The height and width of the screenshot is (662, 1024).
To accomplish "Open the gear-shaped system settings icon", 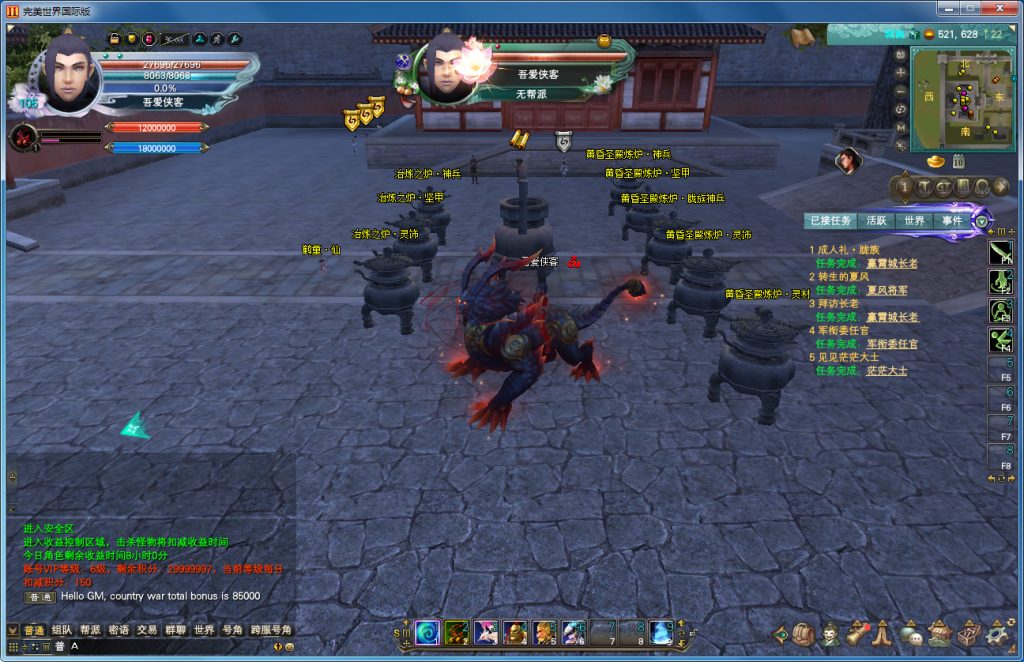I will [x=997, y=634].
